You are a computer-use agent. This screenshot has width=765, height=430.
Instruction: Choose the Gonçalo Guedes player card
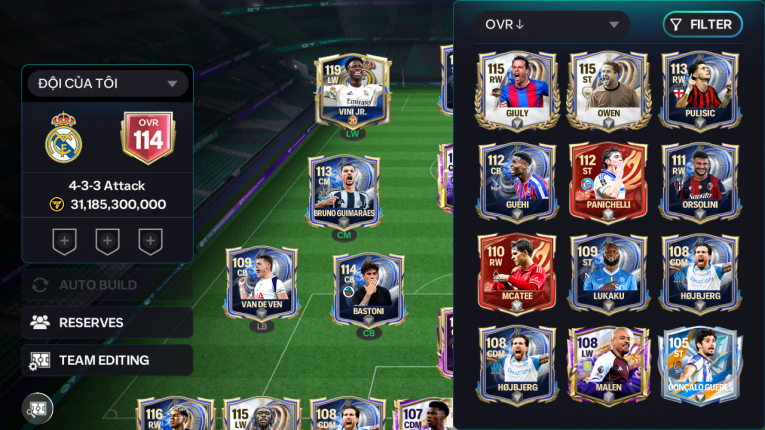(x=700, y=364)
